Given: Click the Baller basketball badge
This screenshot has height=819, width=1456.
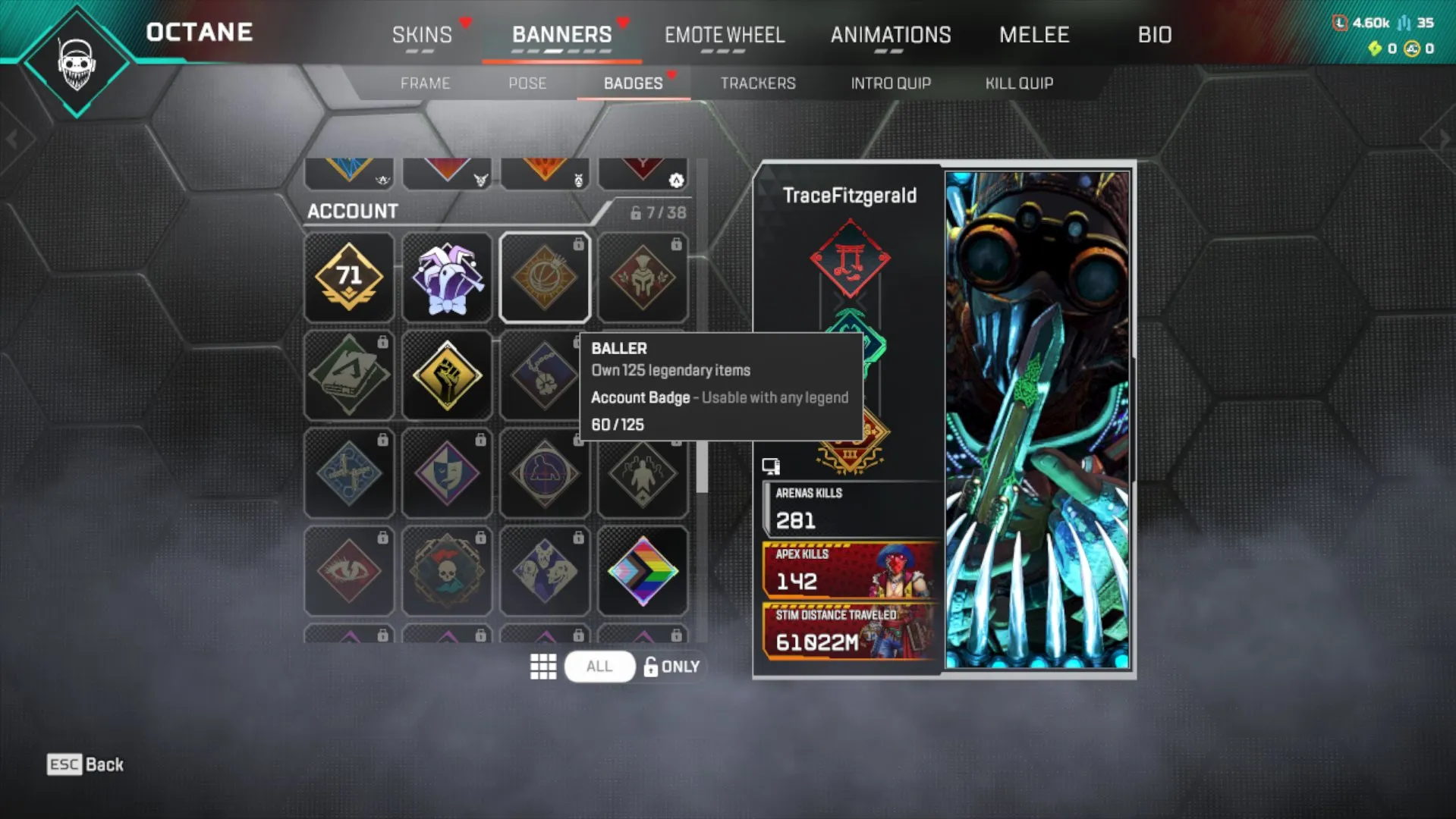Looking at the screenshot, I should (544, 277).
